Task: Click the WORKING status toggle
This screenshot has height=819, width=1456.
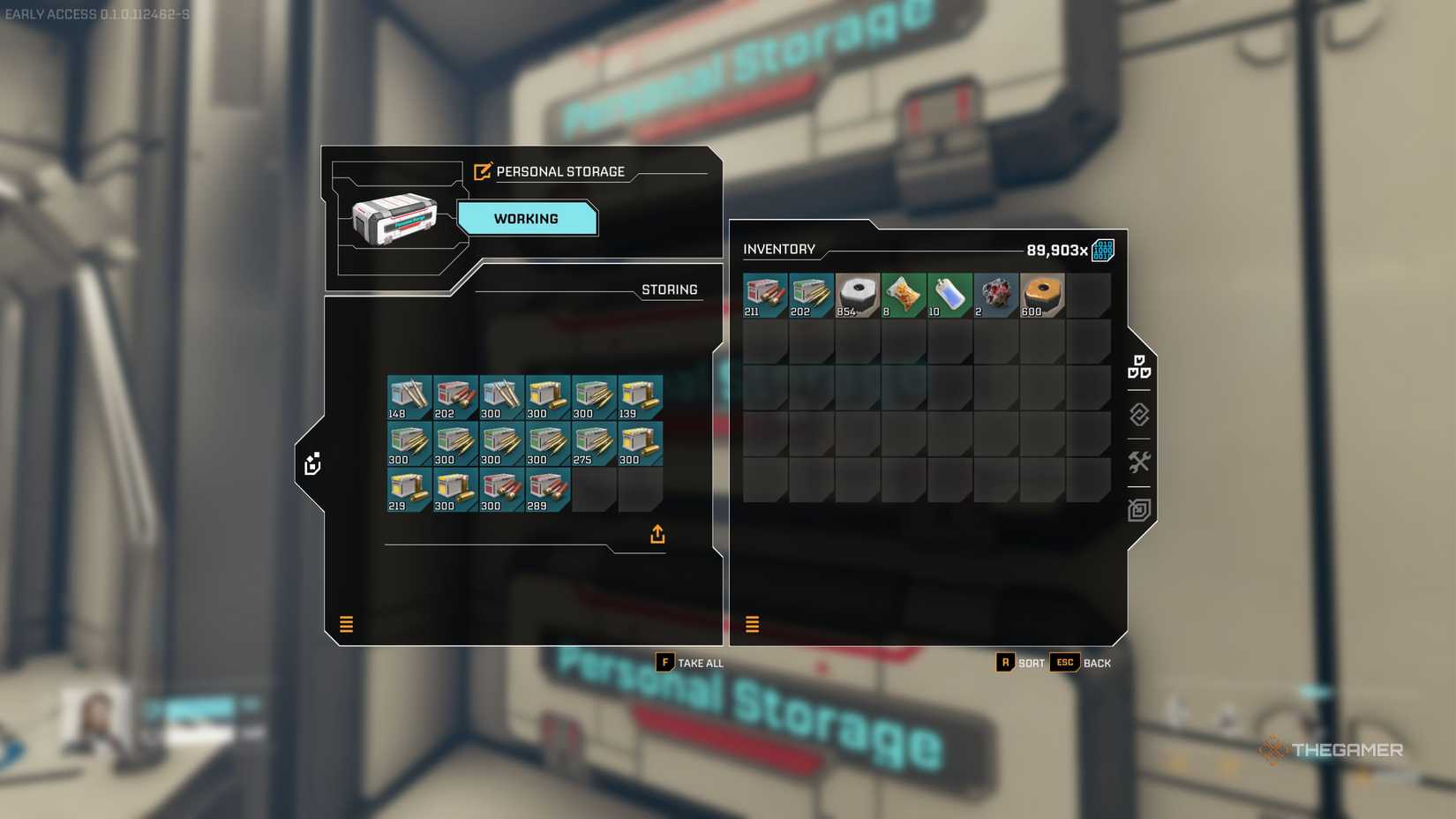Action: pos(527,218)
